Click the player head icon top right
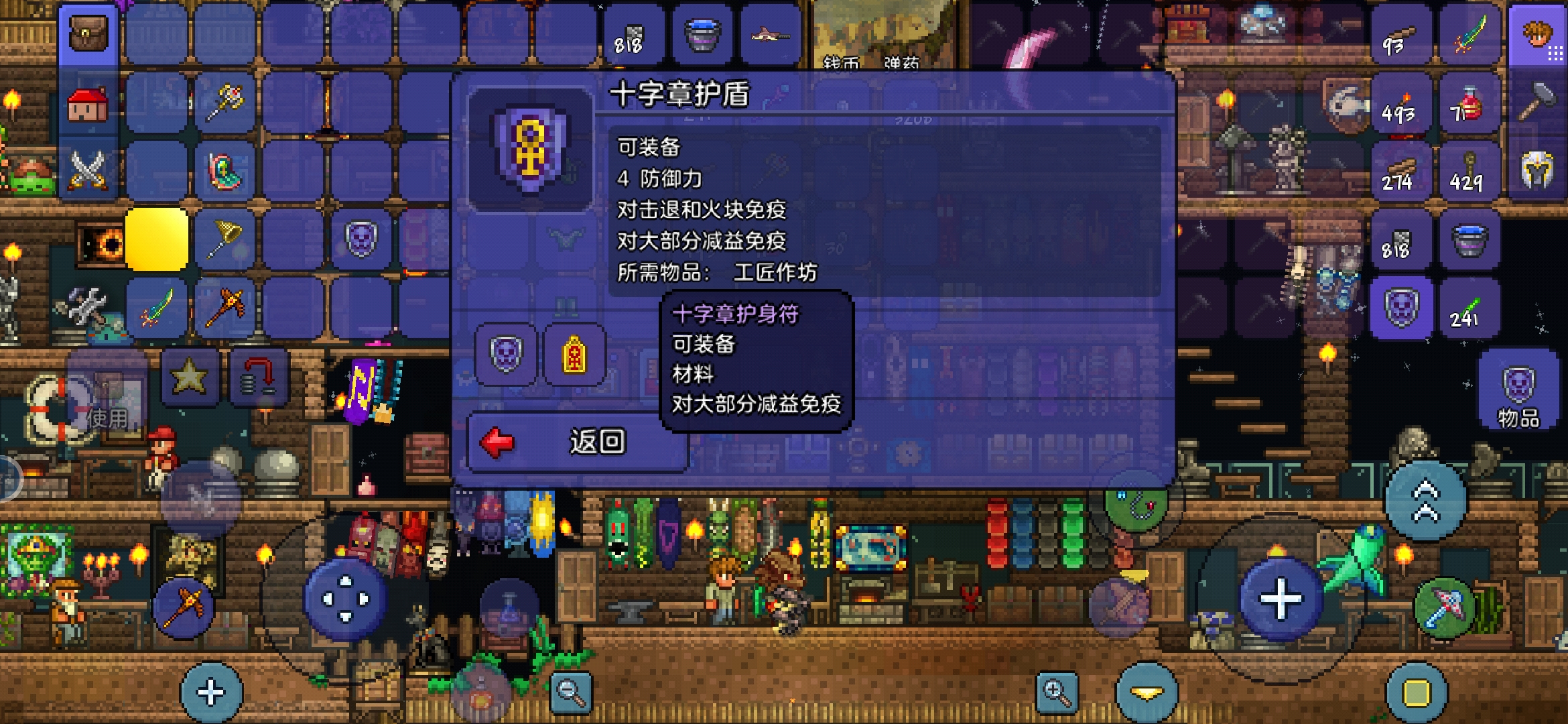The image size is (1568, 724). (x=1537, y=32)
